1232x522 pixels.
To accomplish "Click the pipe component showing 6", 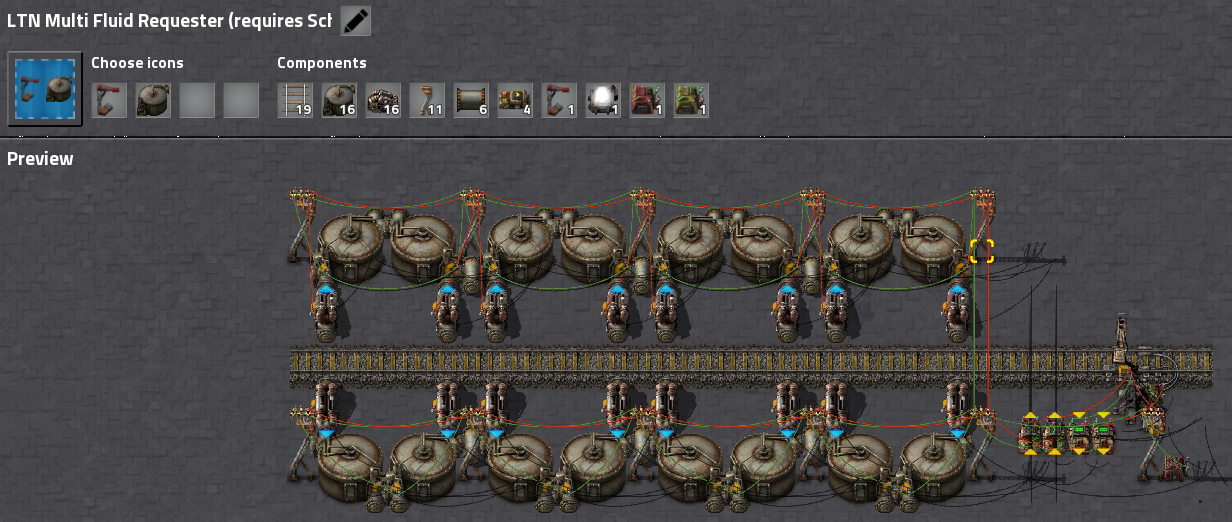I will pos(471,100).
